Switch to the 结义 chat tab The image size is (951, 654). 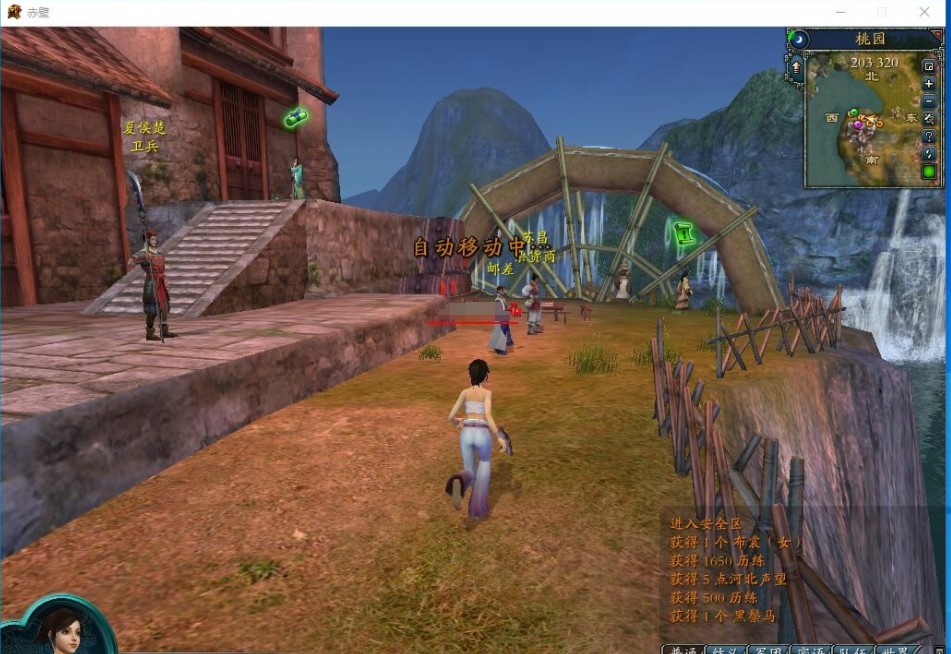tap(726, 650)
